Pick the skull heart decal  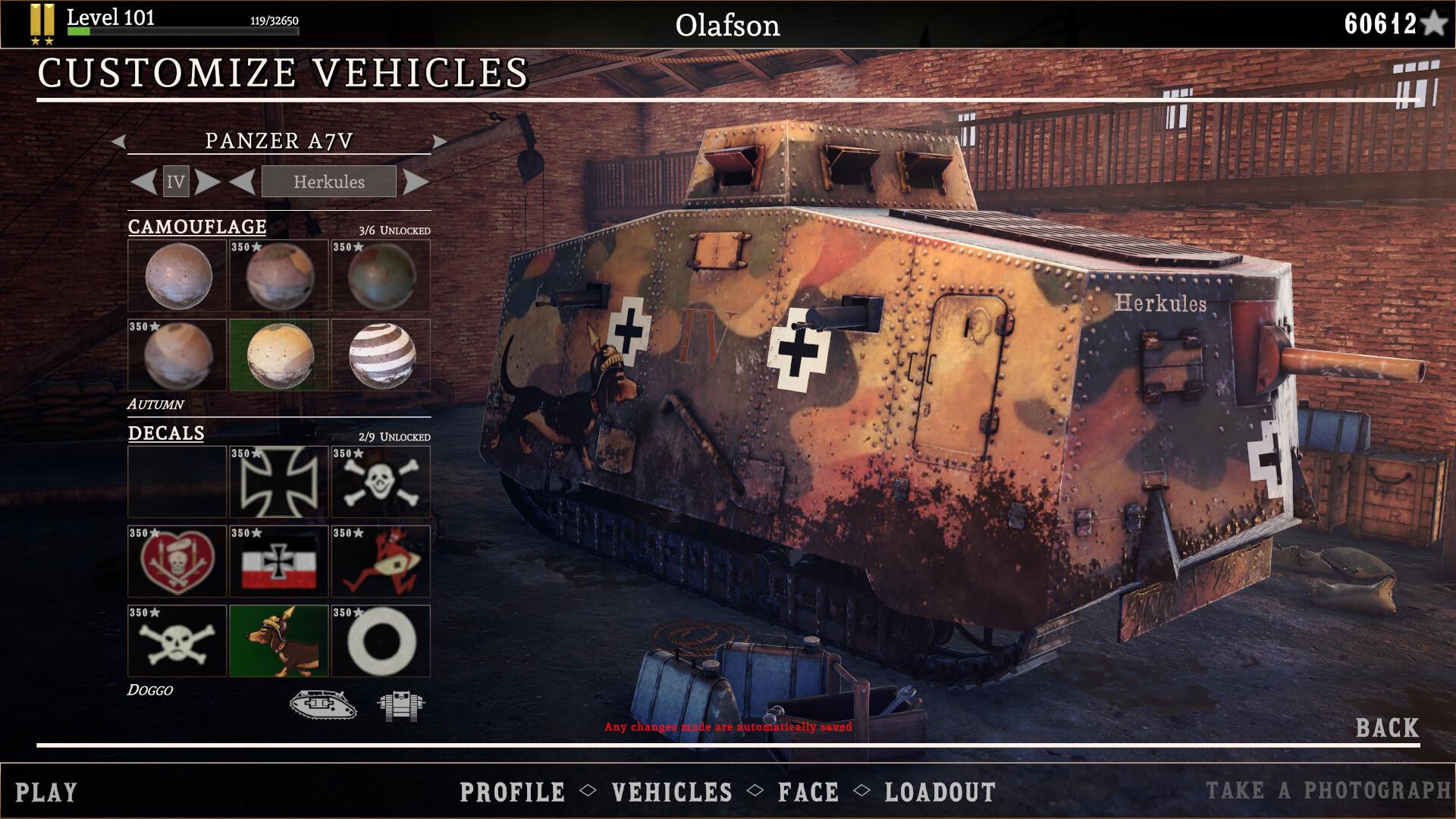coord(177,561)
